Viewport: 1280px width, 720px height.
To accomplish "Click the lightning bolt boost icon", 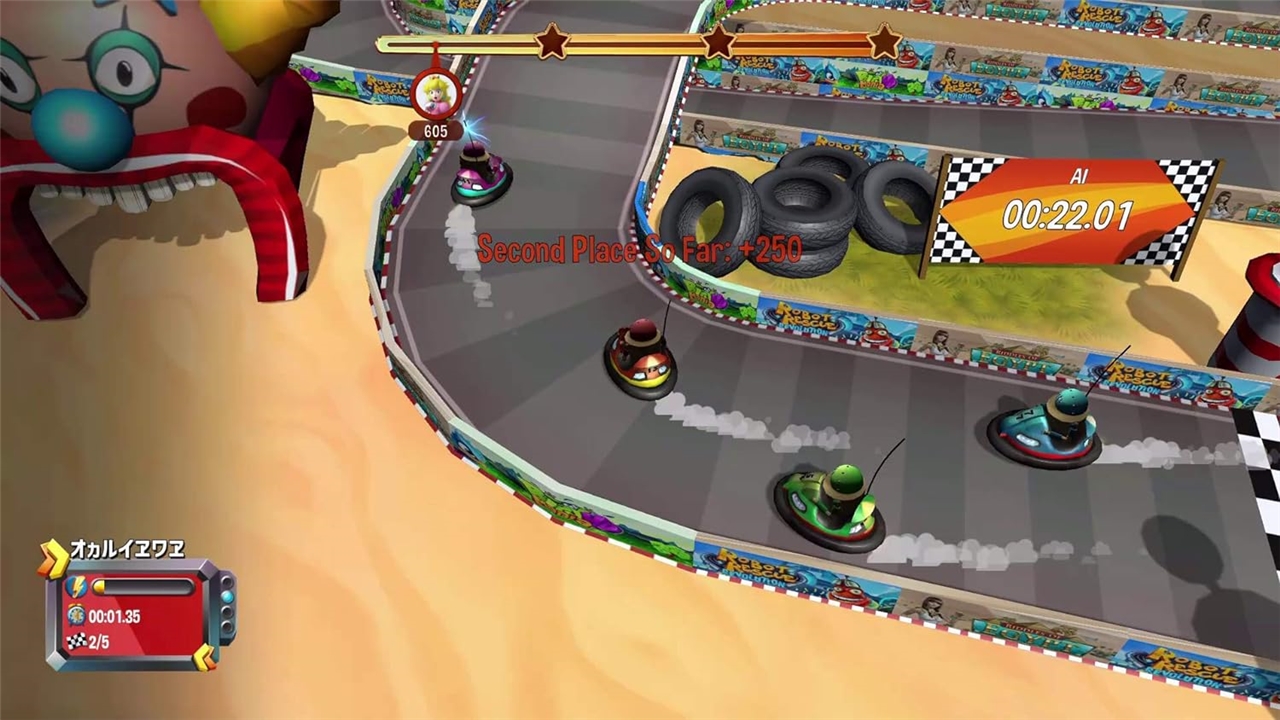I will click(x=76, y=588).
